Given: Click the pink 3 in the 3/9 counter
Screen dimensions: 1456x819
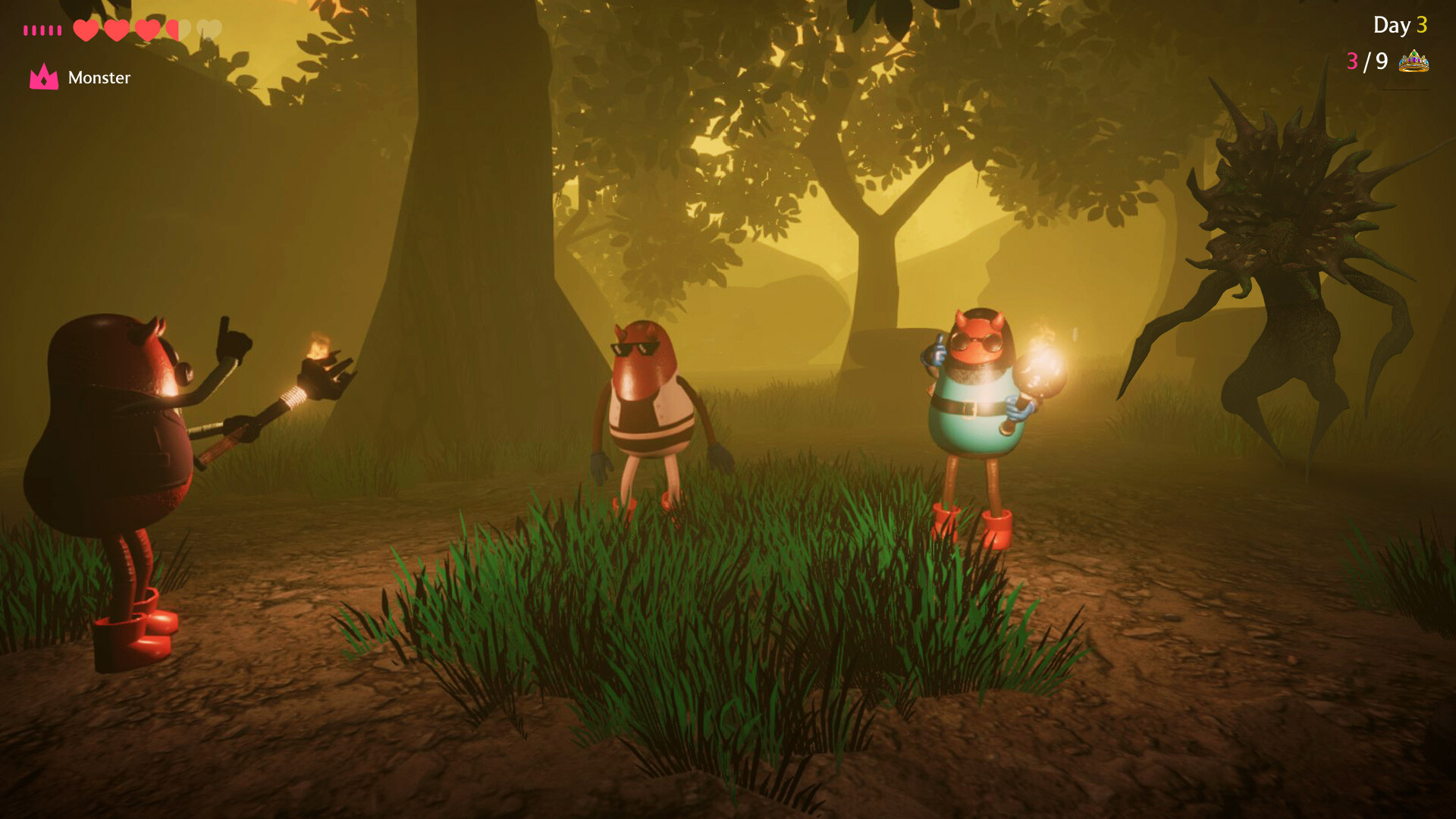Looking at the screenshot, I should point(1351,60).
